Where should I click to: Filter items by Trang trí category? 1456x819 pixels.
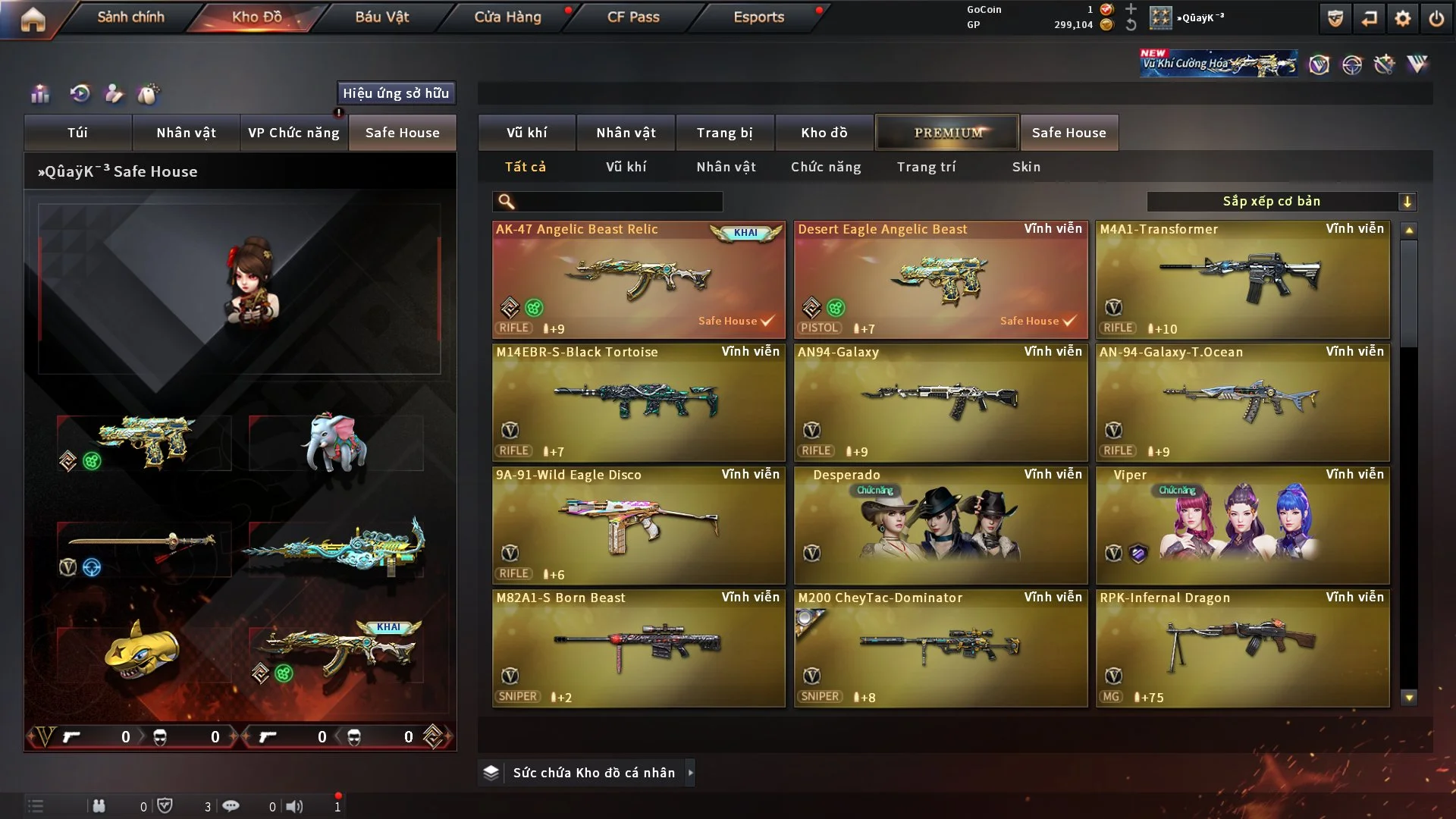926,167
